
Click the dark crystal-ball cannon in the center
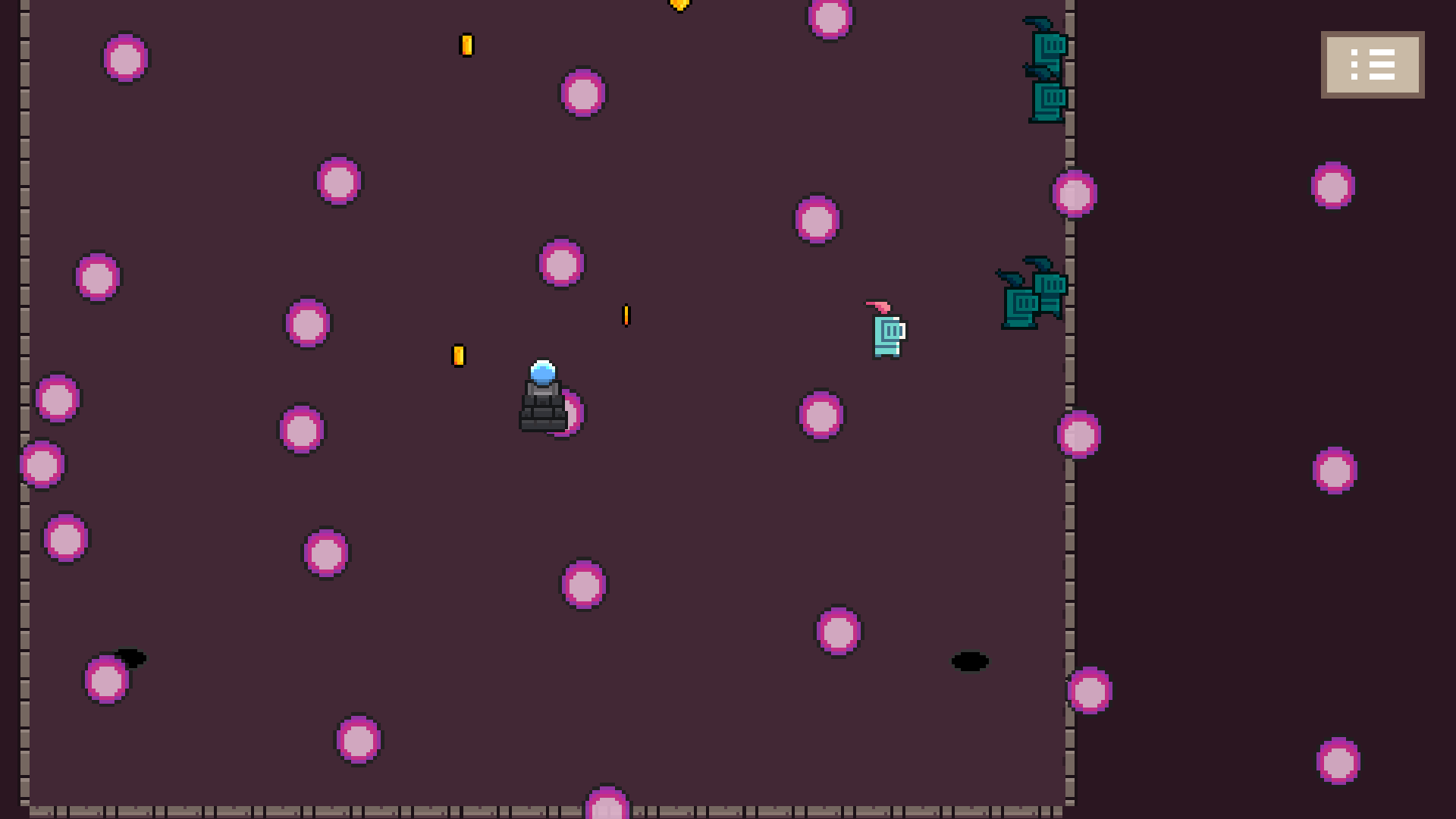click(x=542, y=398)
